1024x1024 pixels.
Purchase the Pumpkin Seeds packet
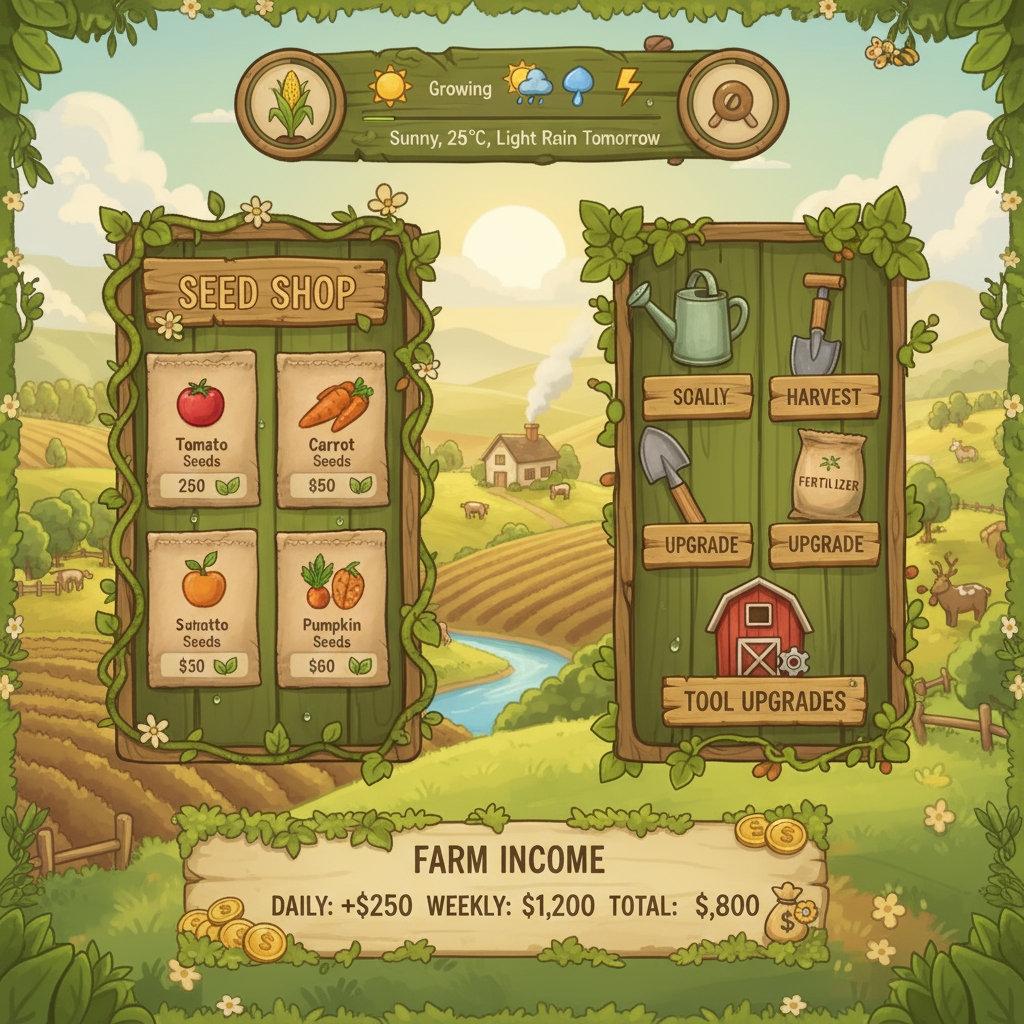click(331, 608)
